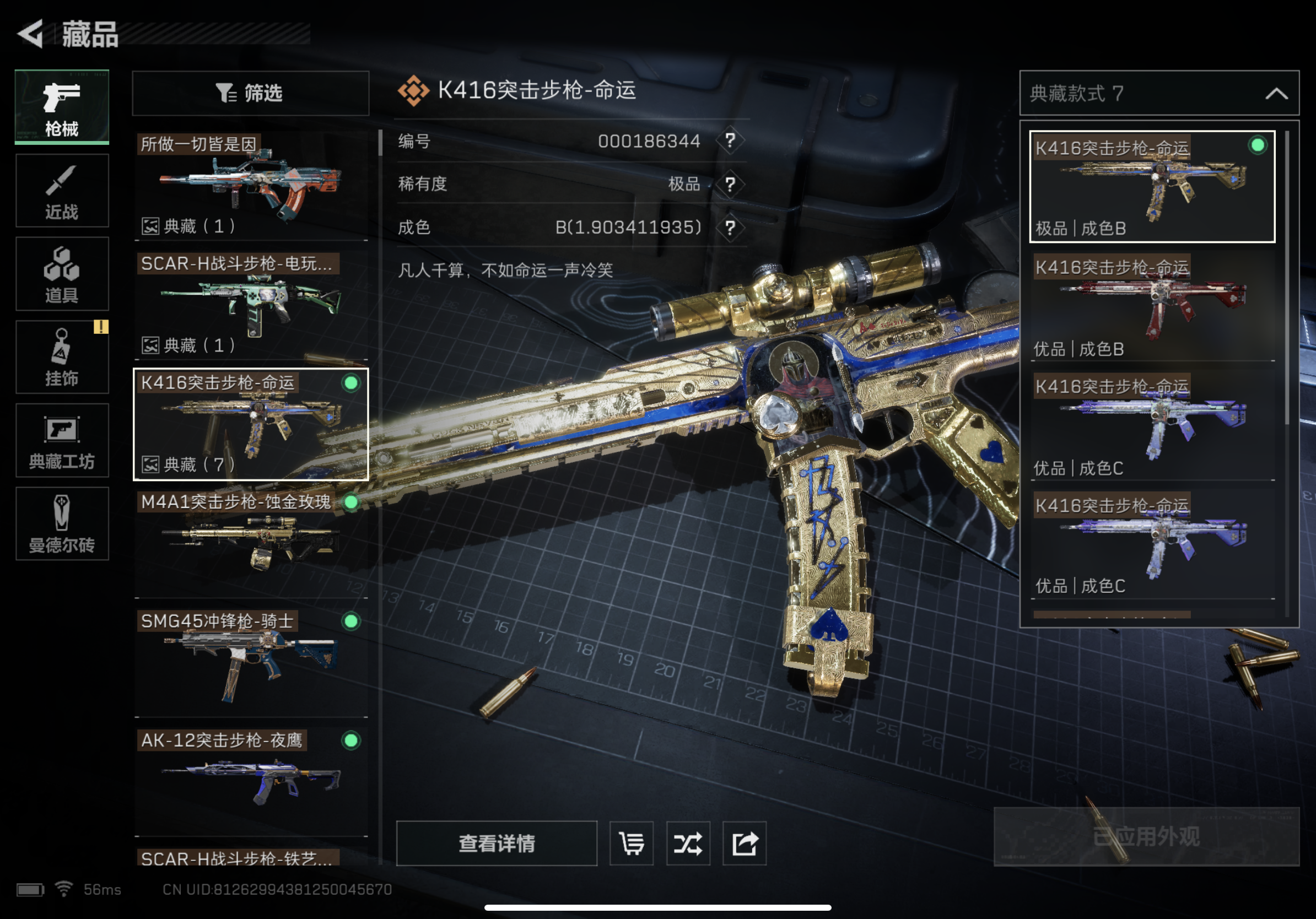Open the 近战 melee category

62,191
